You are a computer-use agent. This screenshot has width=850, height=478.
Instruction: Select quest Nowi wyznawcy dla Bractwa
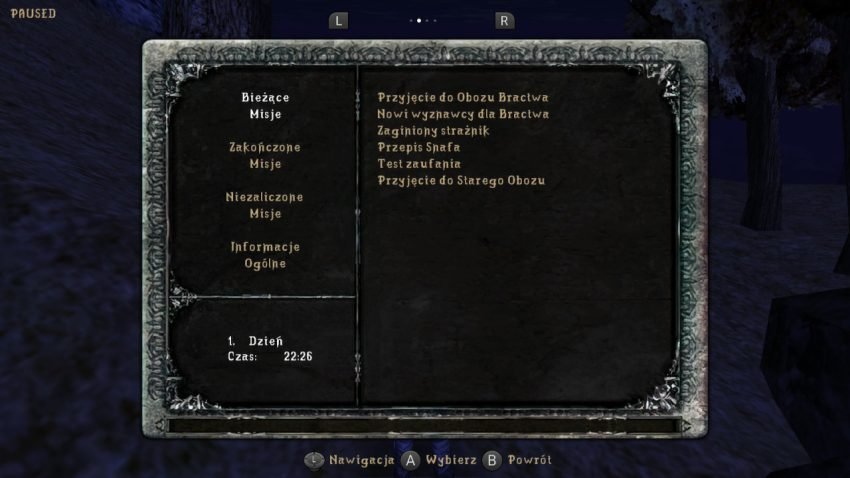(x=463, y=114)
